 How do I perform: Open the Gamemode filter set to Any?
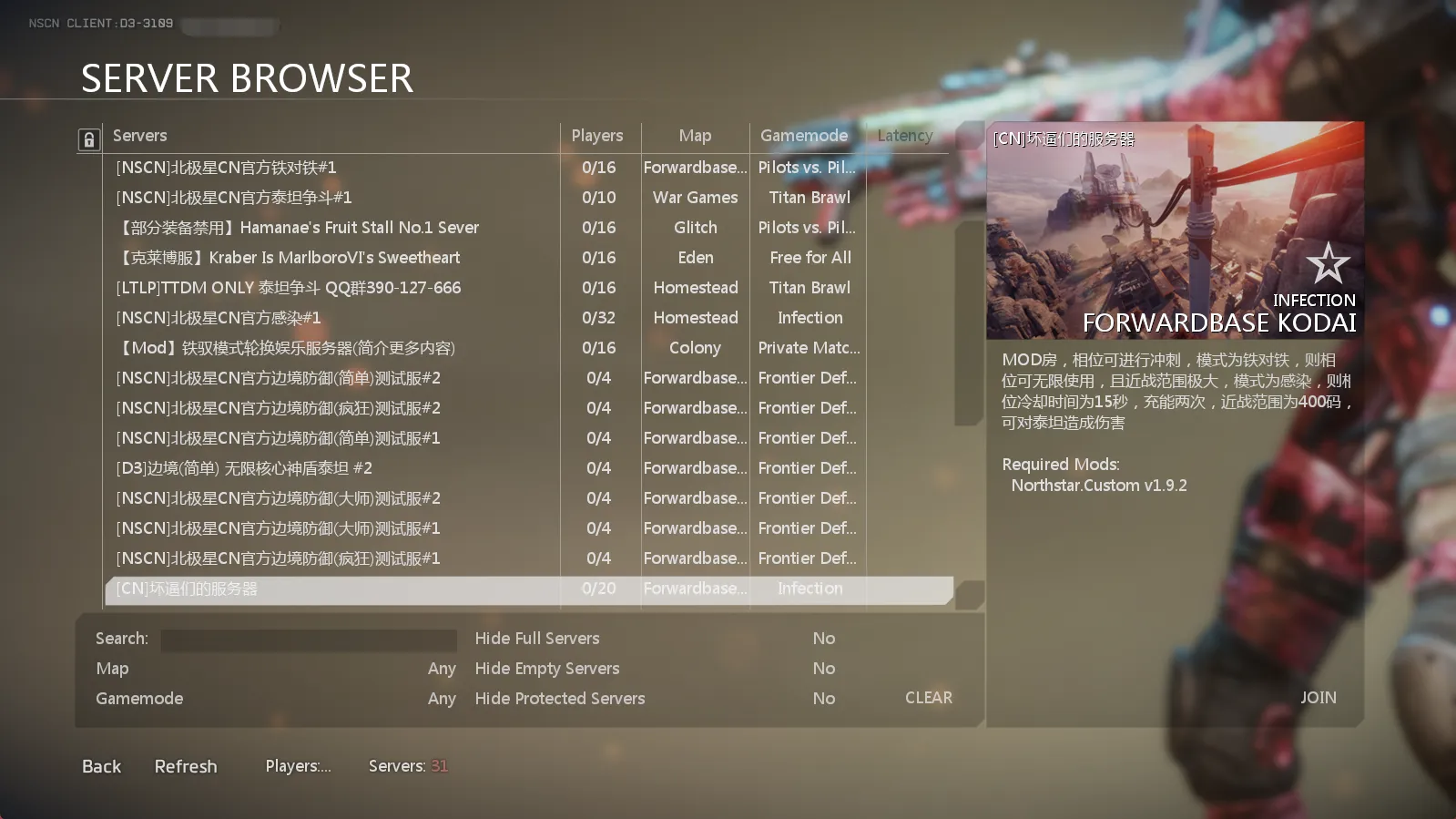click(x=442, y=698)
